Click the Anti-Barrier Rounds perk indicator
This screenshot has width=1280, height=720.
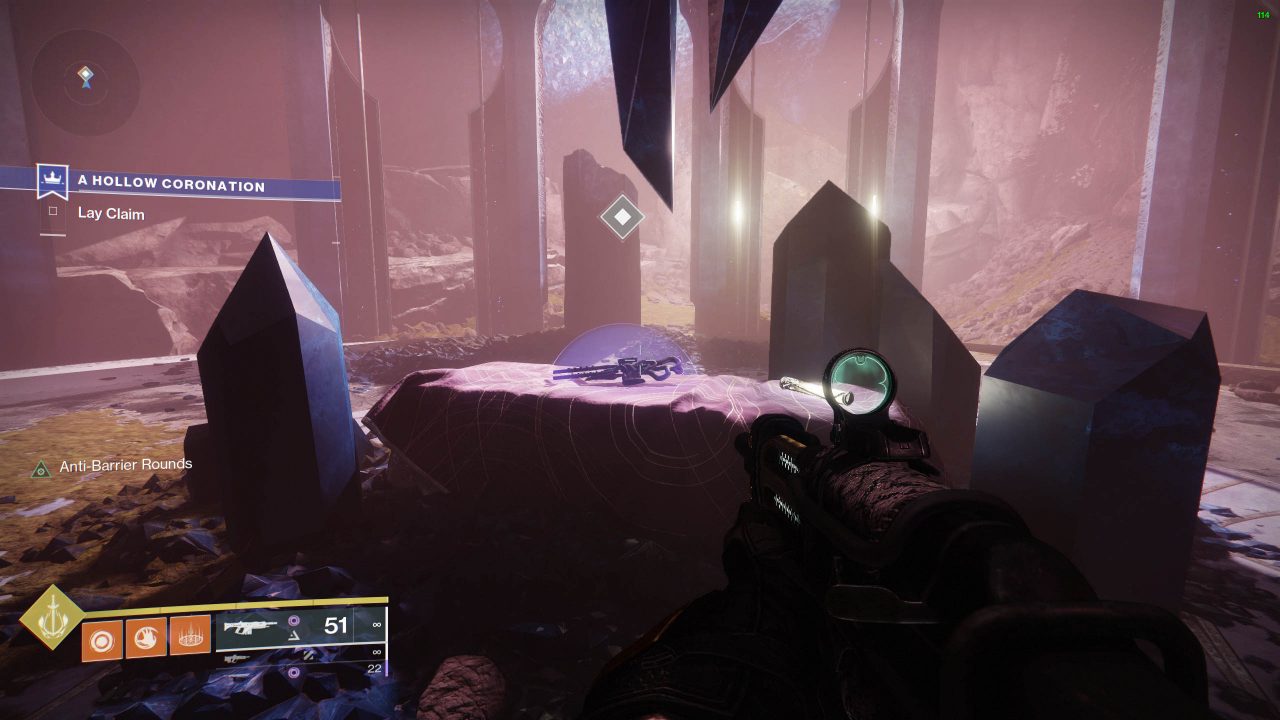(41, 467)
